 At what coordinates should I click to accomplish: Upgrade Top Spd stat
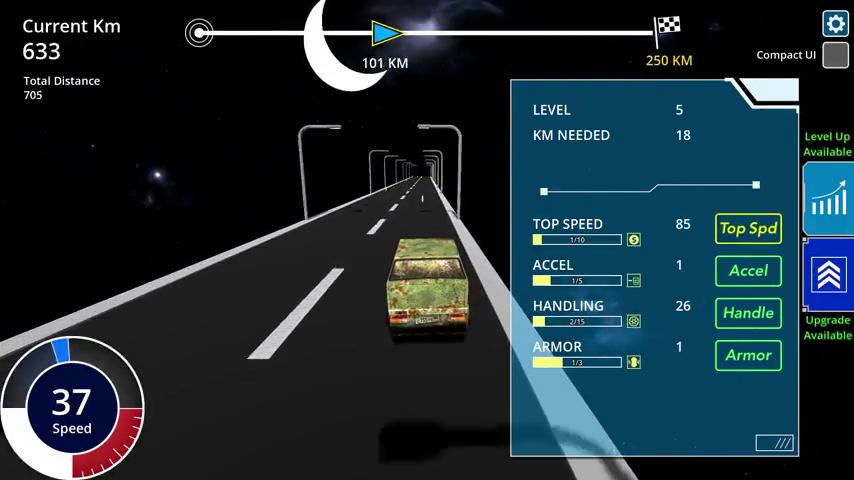748,229
